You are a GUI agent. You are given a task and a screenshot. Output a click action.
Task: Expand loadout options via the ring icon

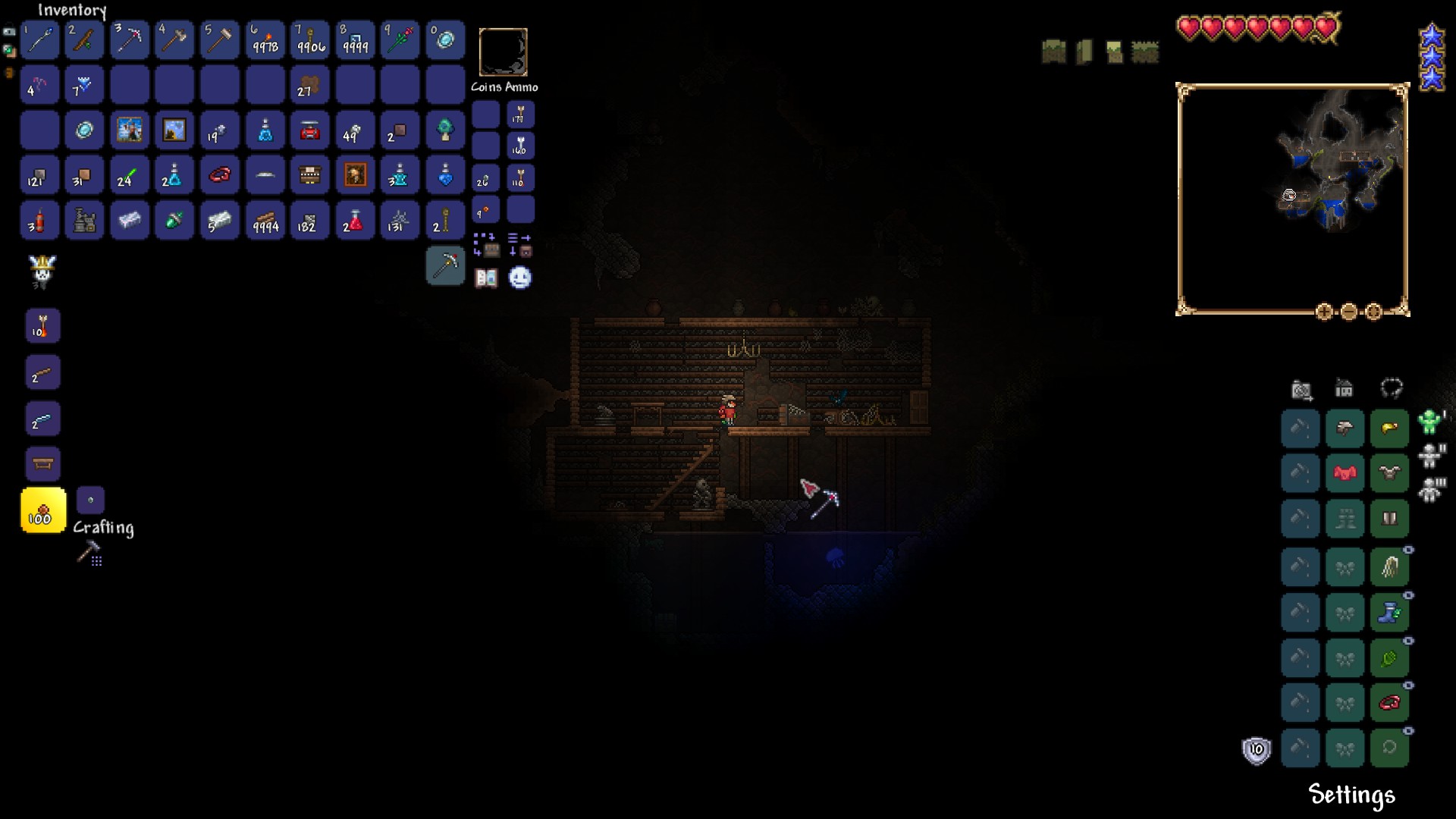[x=1392, y=389]
